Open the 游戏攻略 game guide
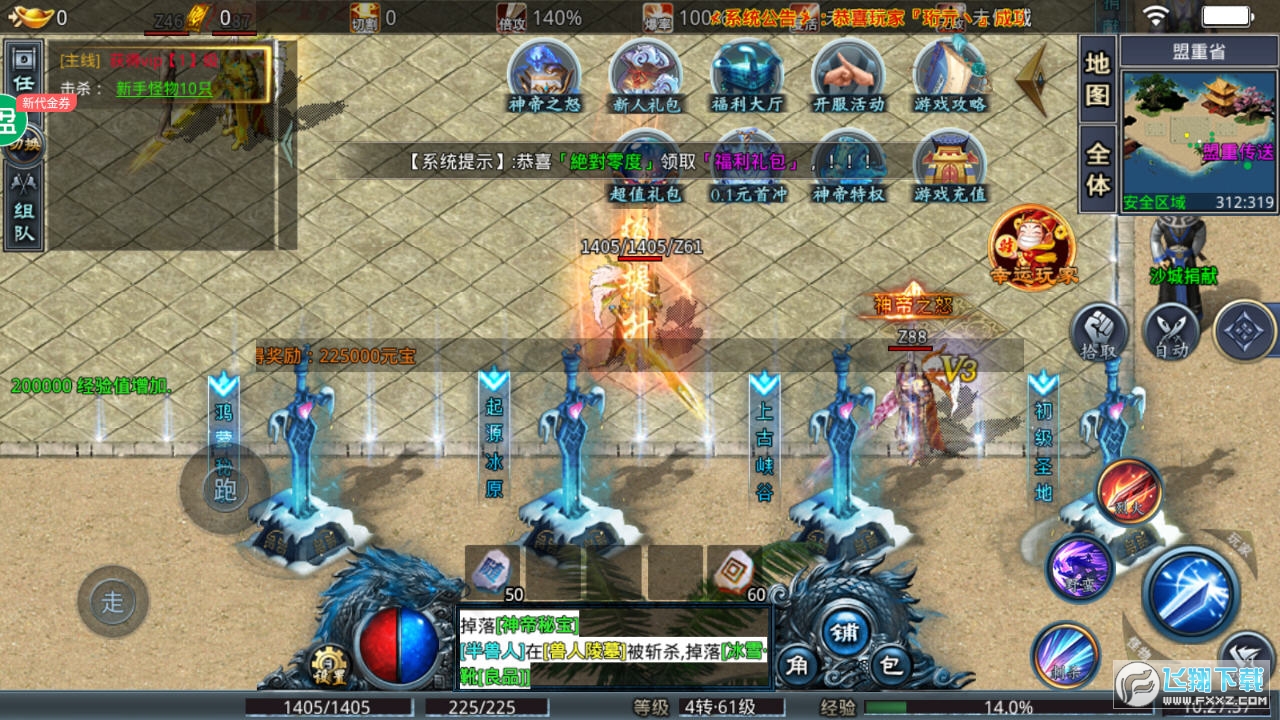The width and height of the screenshot is (1280, 720). pos(950,73)
